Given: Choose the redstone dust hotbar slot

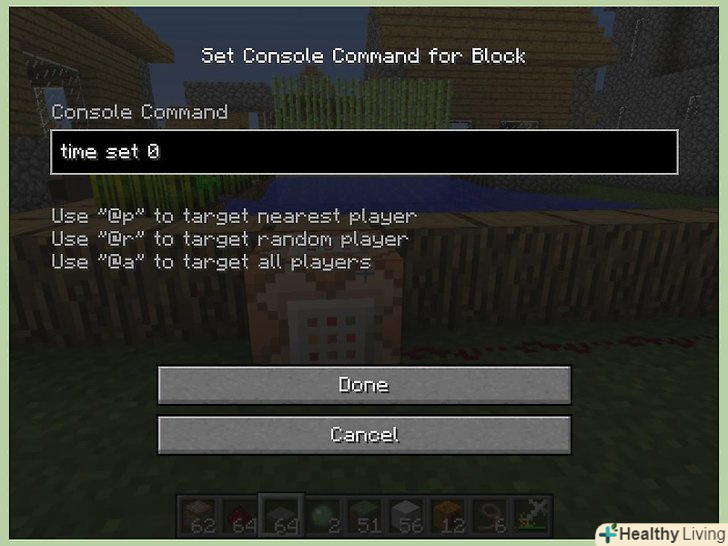Looking at the screenshot, I should 237,513.
